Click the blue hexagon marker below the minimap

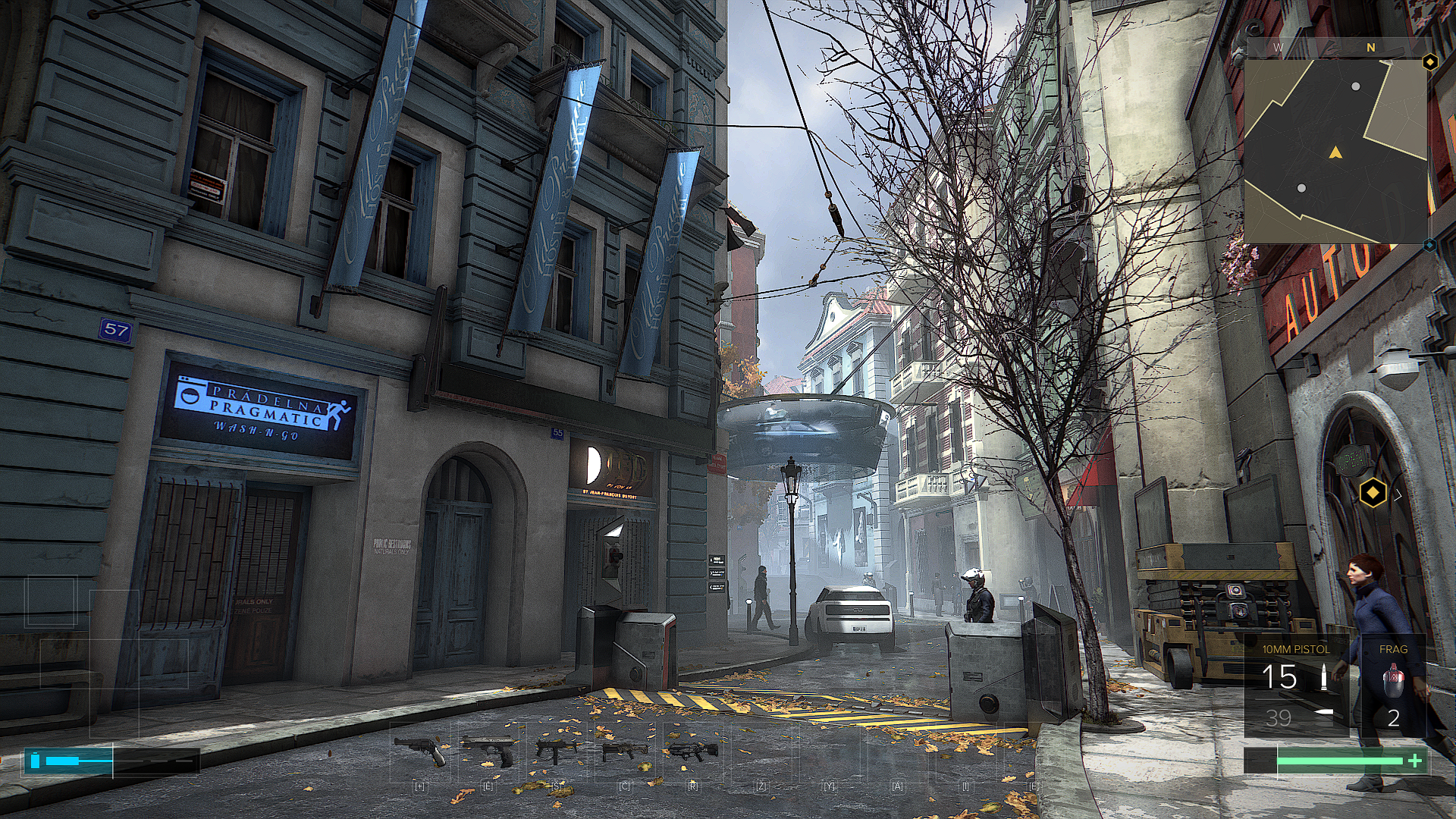[x=1429, y=245]
